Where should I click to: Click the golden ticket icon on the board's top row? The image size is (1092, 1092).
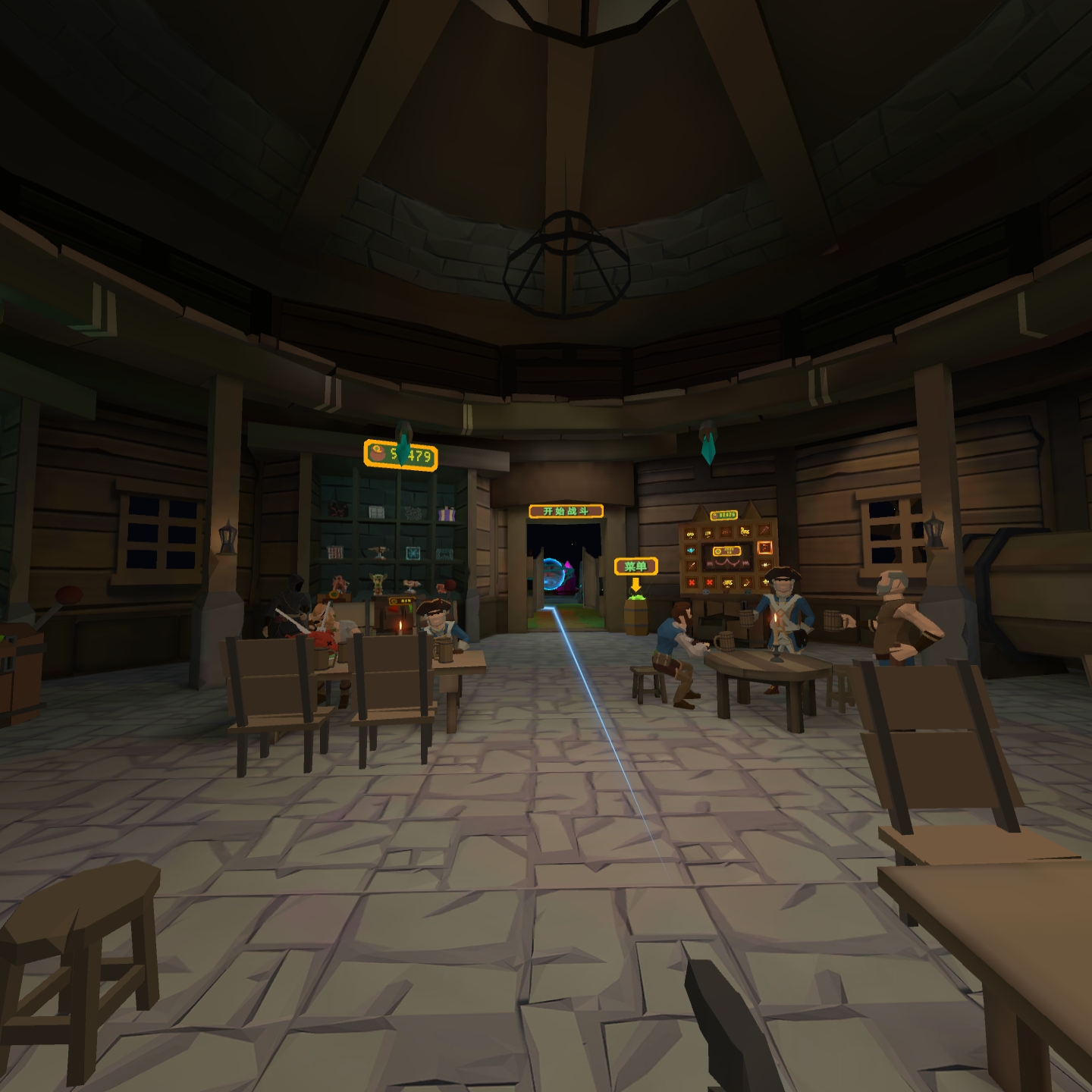coord(708,534)
